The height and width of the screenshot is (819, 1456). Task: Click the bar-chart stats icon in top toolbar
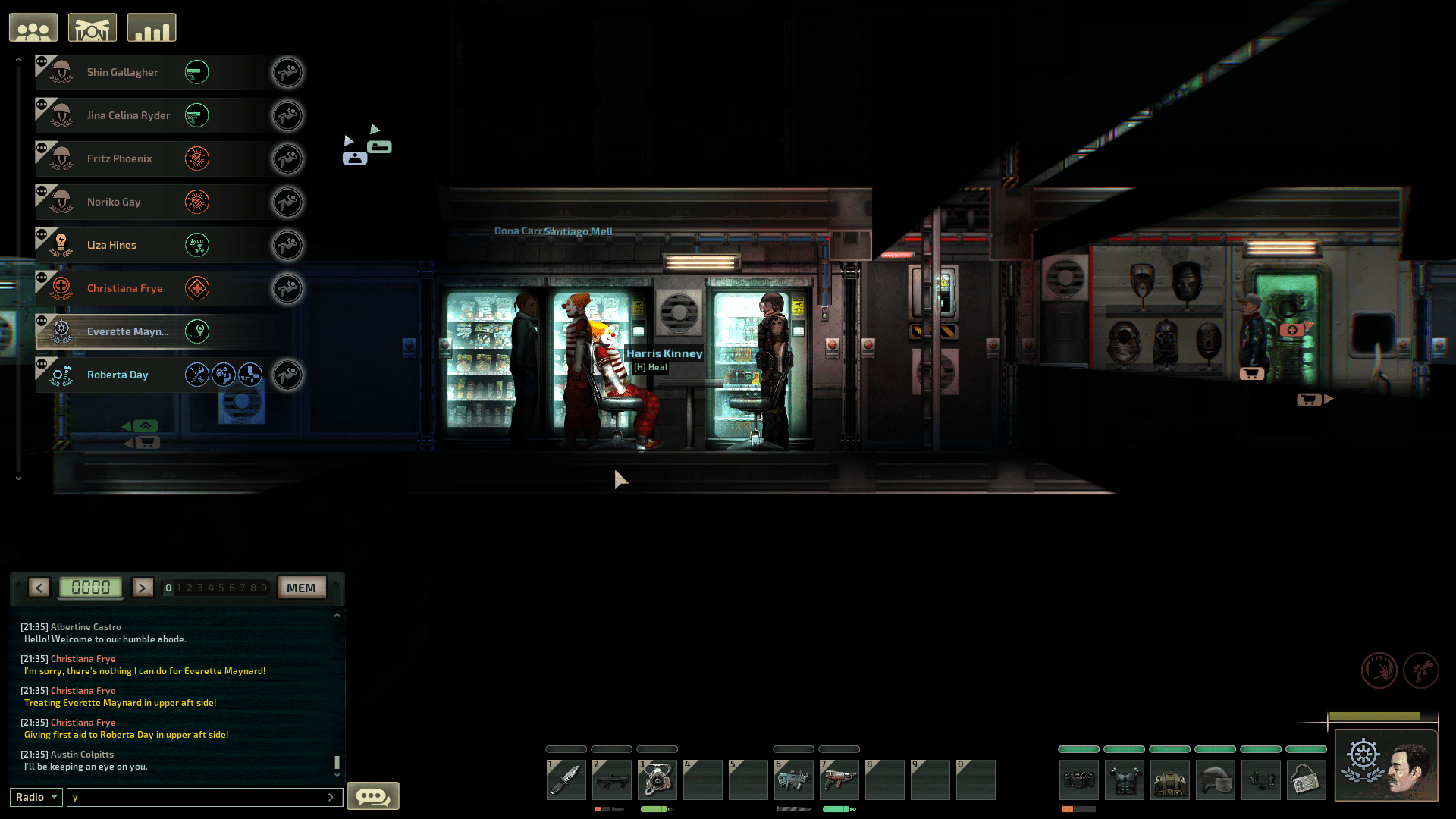pyautogui.click(x=151, y=27)
